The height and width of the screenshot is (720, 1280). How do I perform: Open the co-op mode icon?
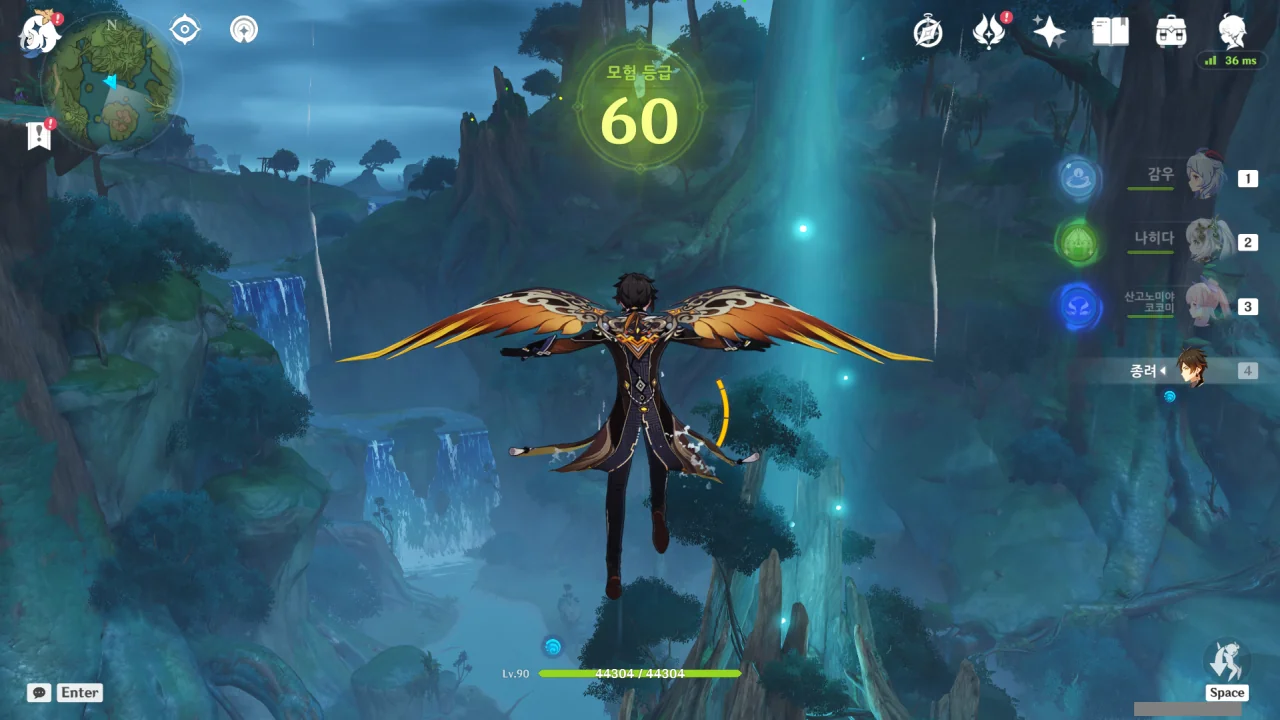tap(243, 30)
